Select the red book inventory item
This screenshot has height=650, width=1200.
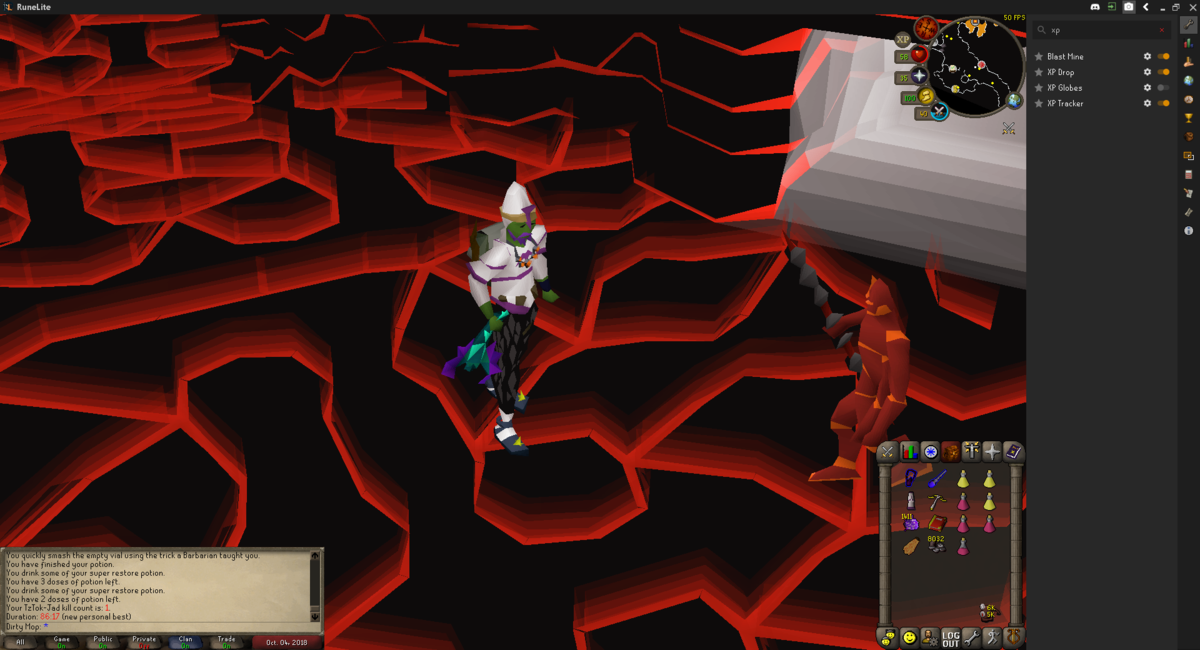(936, 523)
